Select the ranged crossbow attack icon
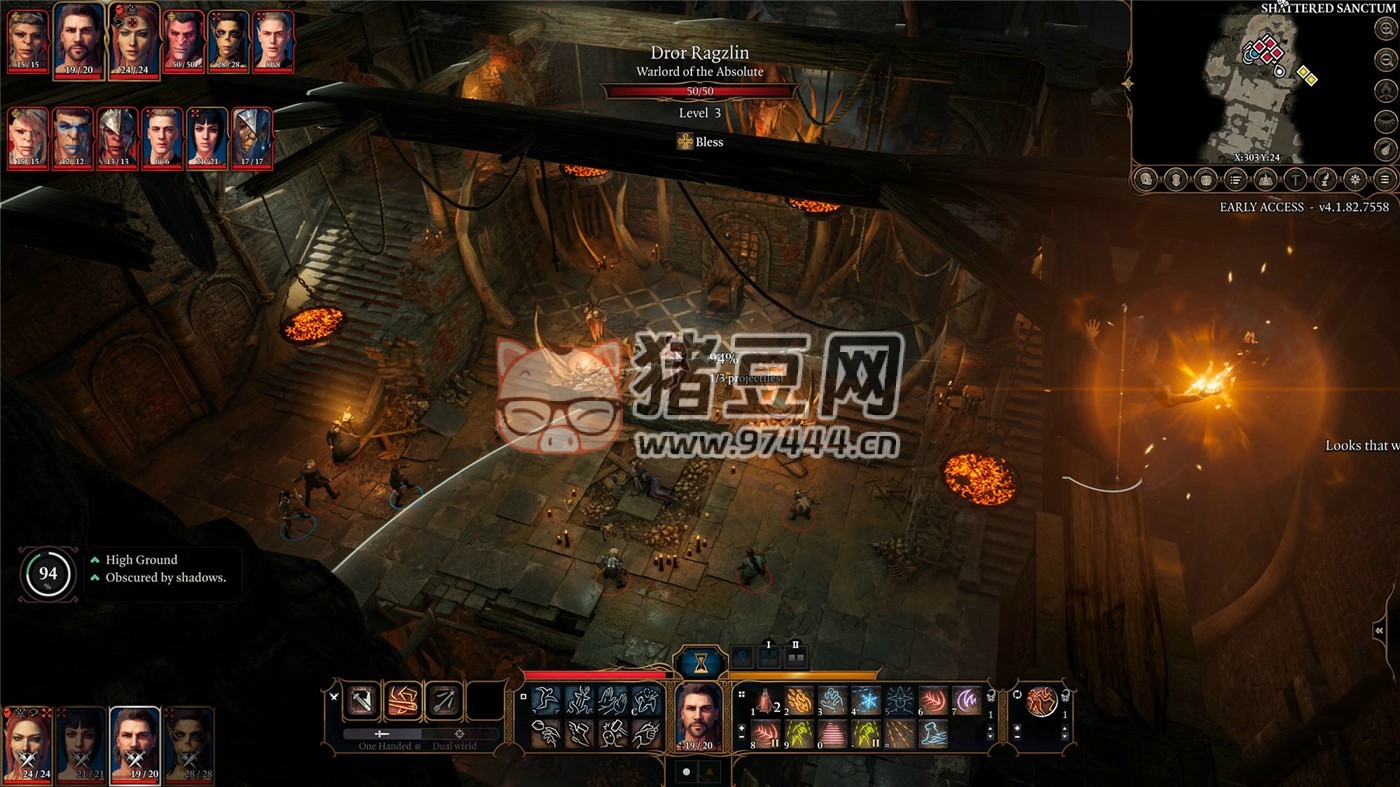 (445, 701)
